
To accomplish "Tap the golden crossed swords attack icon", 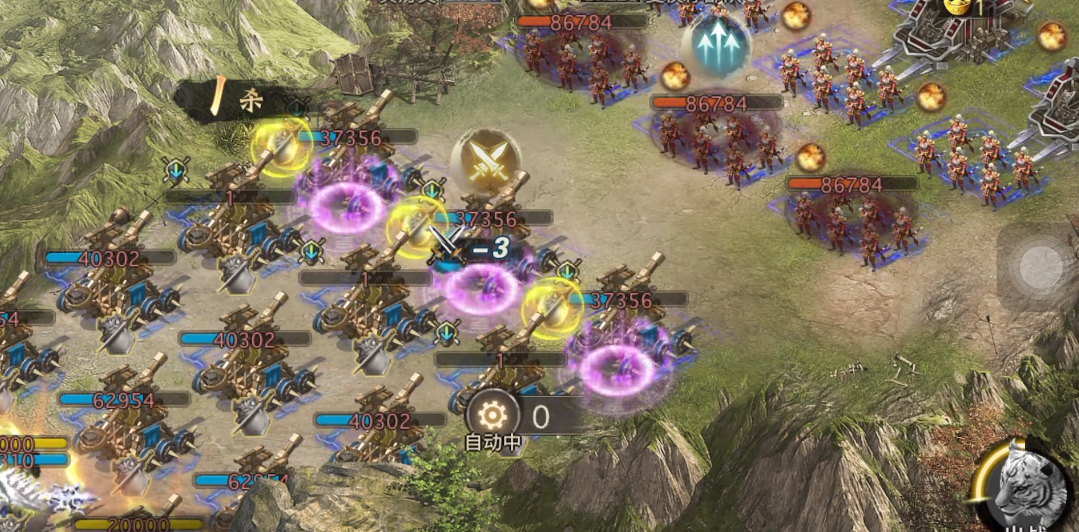I will (x=485, y=161).
